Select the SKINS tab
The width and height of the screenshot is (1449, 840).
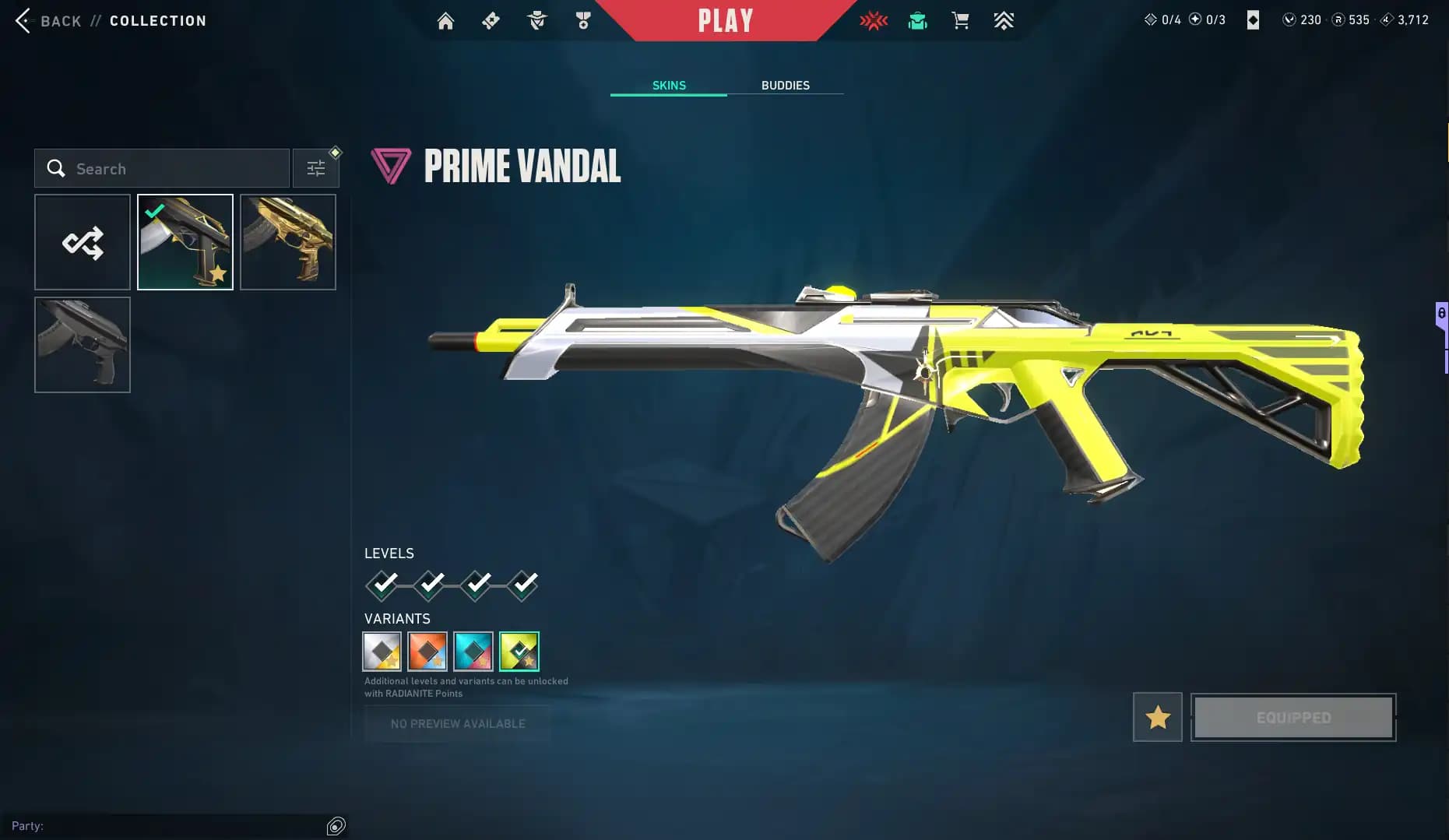[668, 85]
